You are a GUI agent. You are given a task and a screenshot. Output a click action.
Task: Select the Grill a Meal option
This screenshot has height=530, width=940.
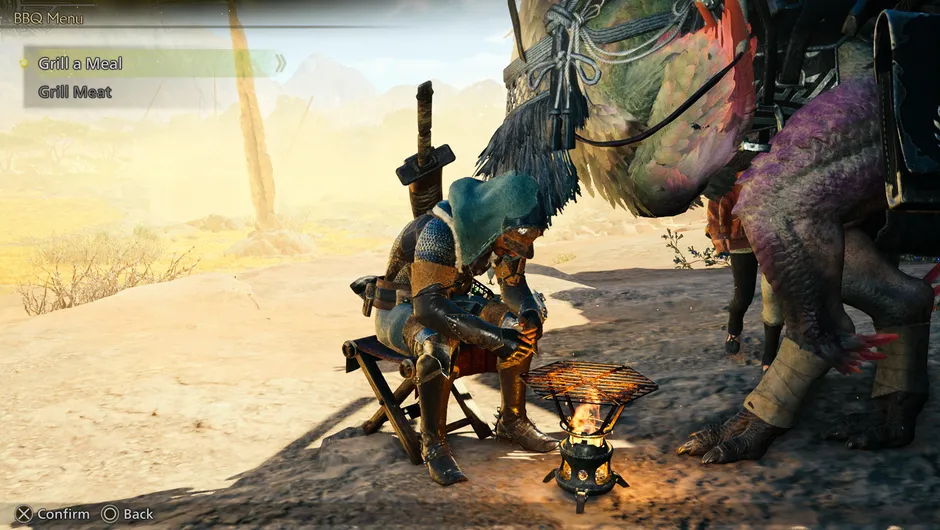click(81, 63)
